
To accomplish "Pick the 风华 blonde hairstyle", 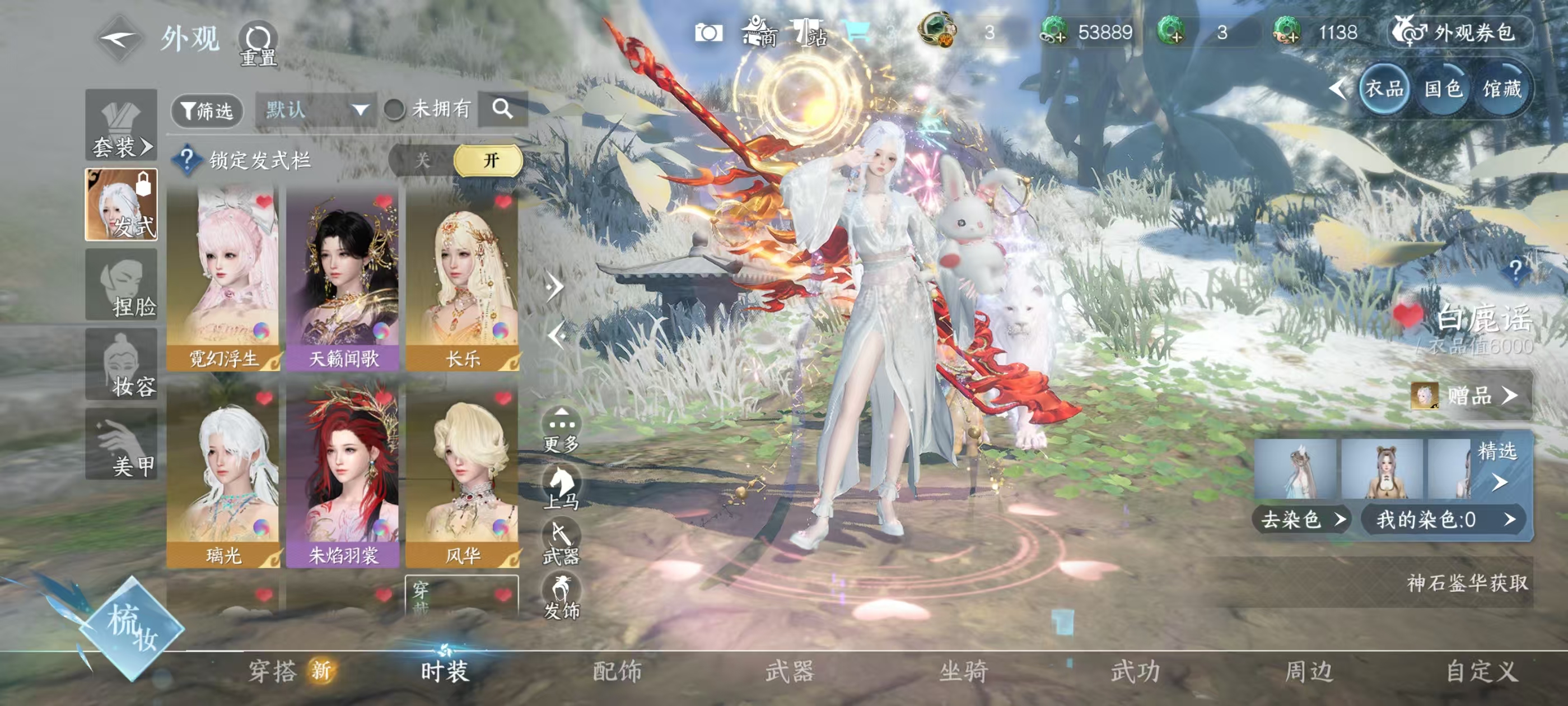I will [462, 475].
